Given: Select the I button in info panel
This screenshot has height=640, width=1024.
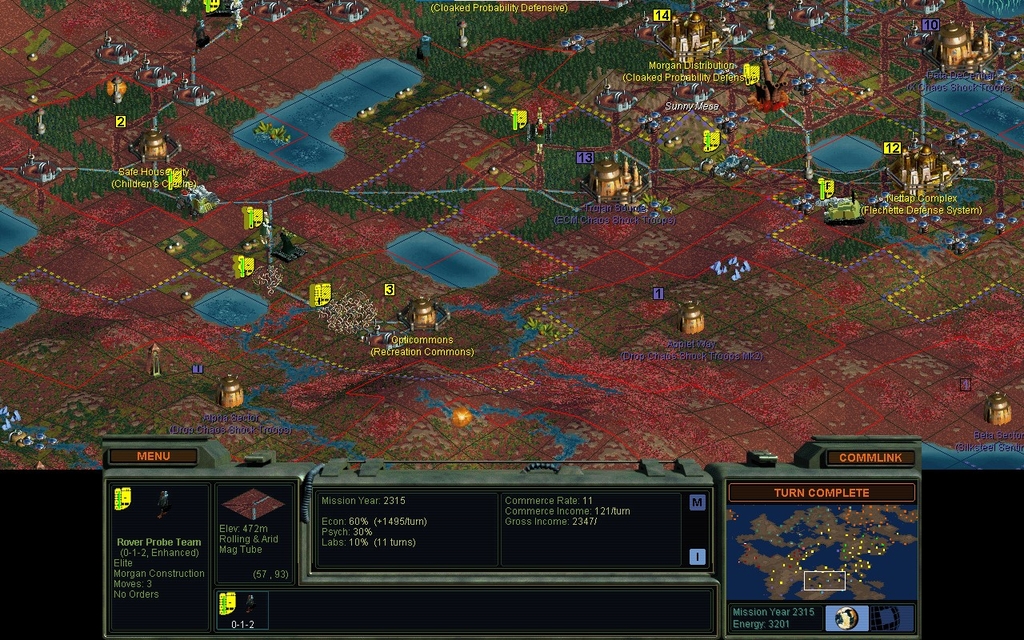Looking at the screenshot, I should (x=697, y=557).
